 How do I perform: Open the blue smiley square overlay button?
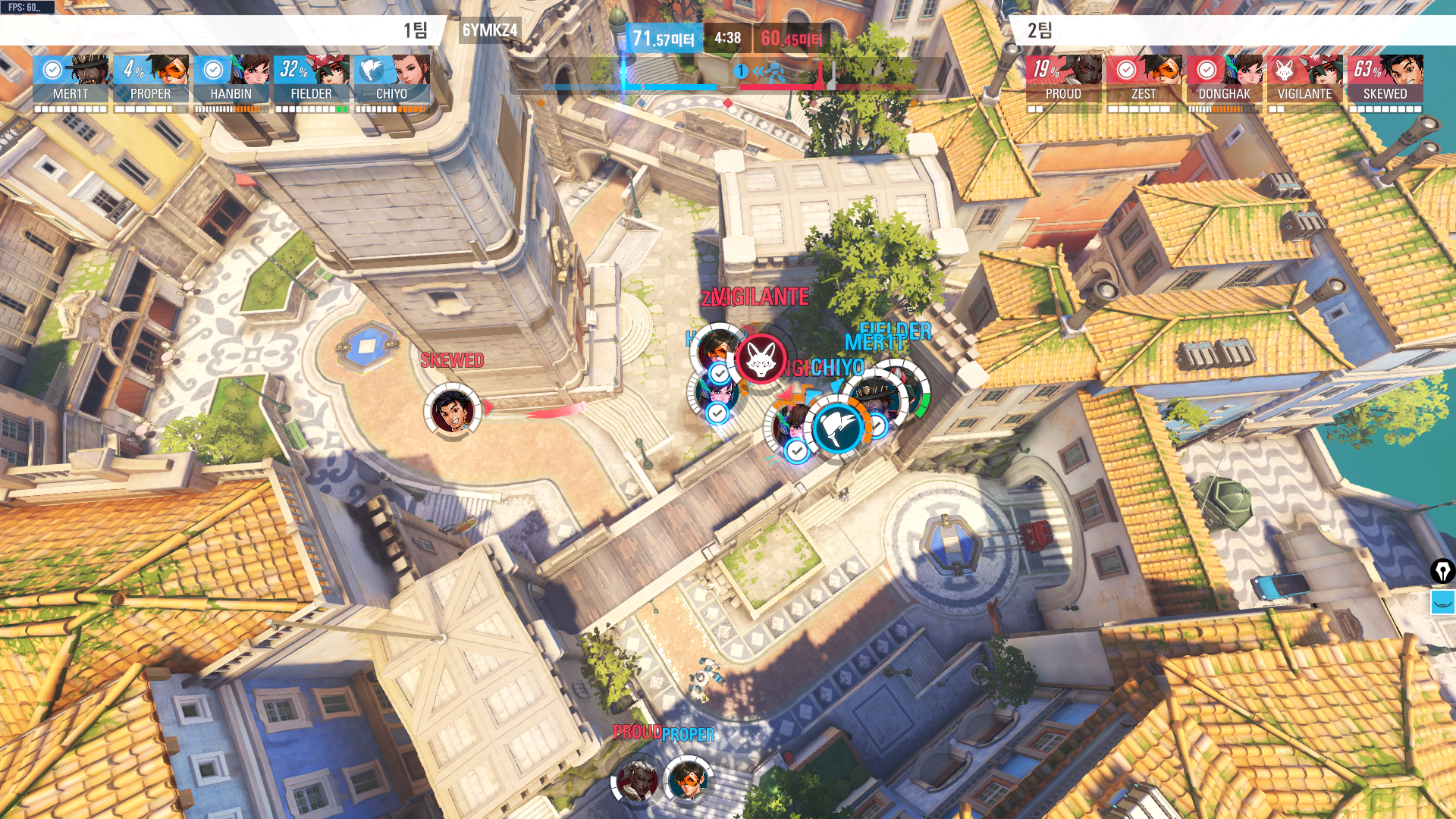1442,603
